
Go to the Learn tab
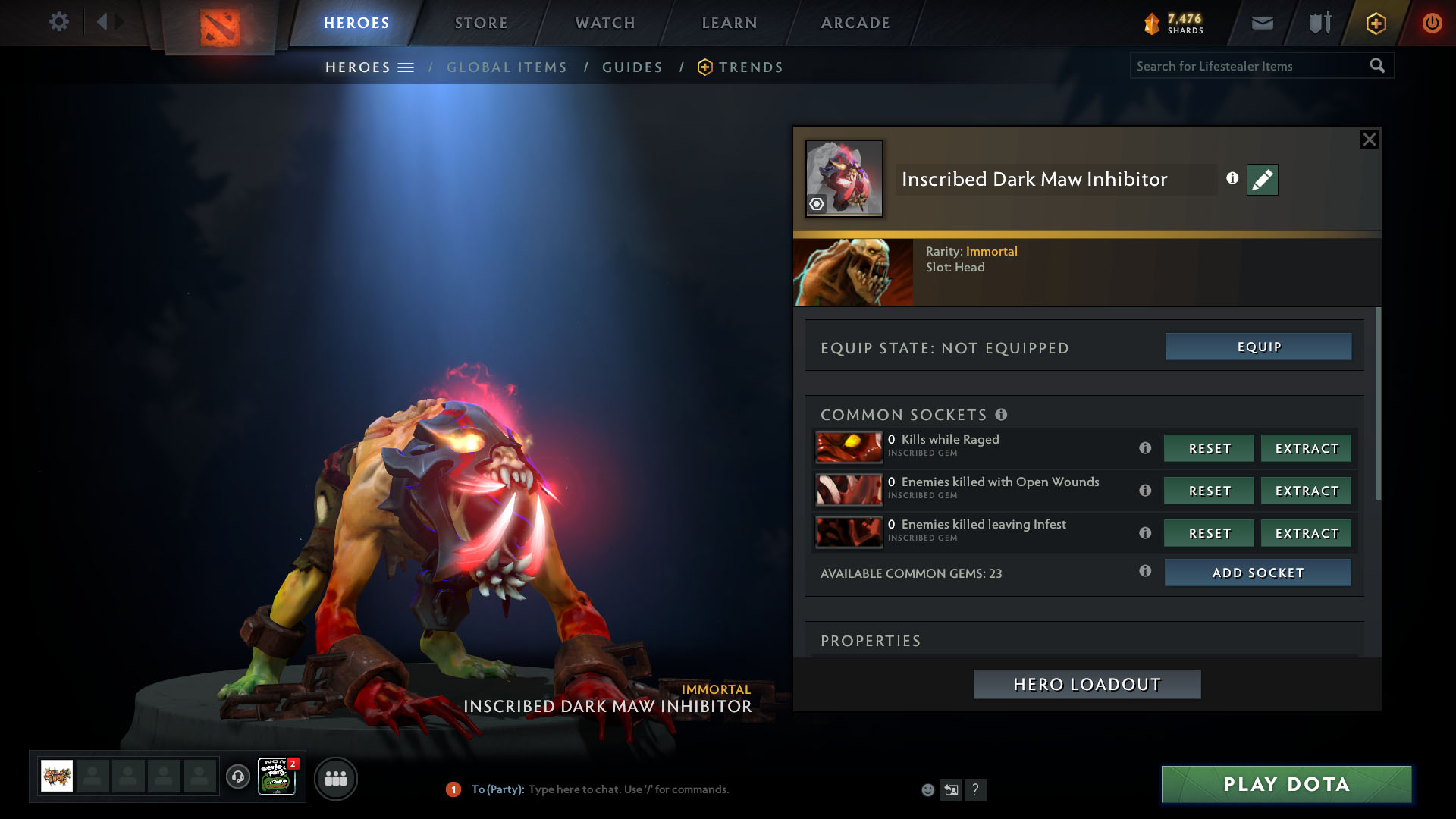[x=730, y=23]
